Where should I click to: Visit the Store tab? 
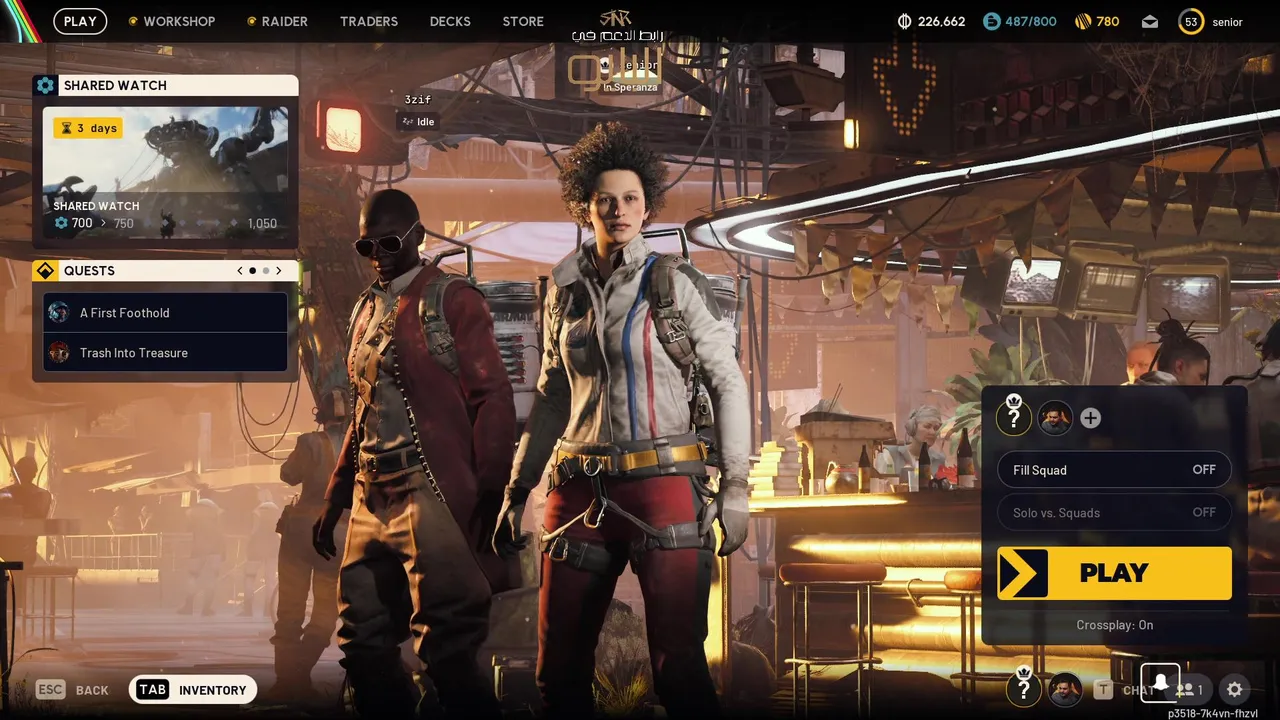coord(523,21)
